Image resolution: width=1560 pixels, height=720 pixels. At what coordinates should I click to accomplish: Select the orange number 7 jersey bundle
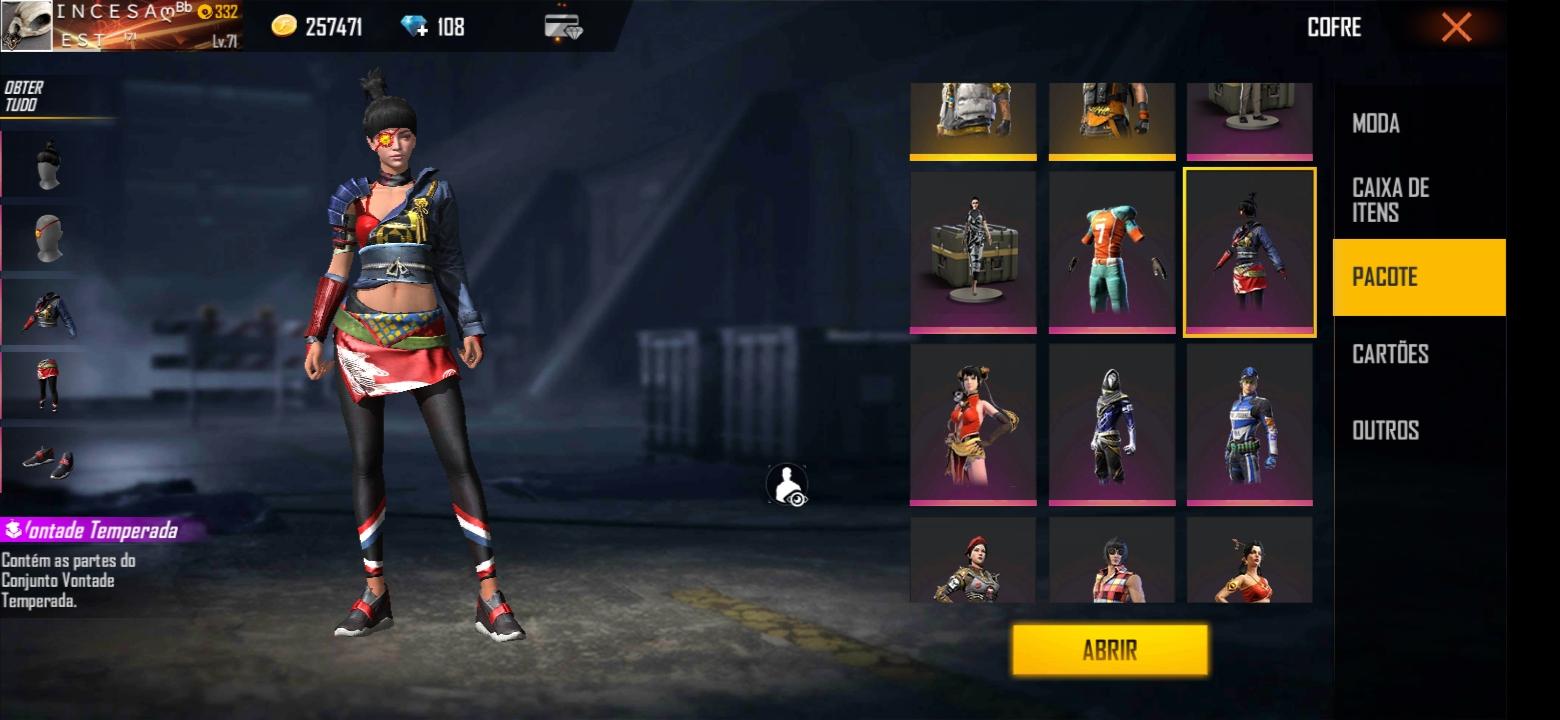click(x=1111, y=251)
